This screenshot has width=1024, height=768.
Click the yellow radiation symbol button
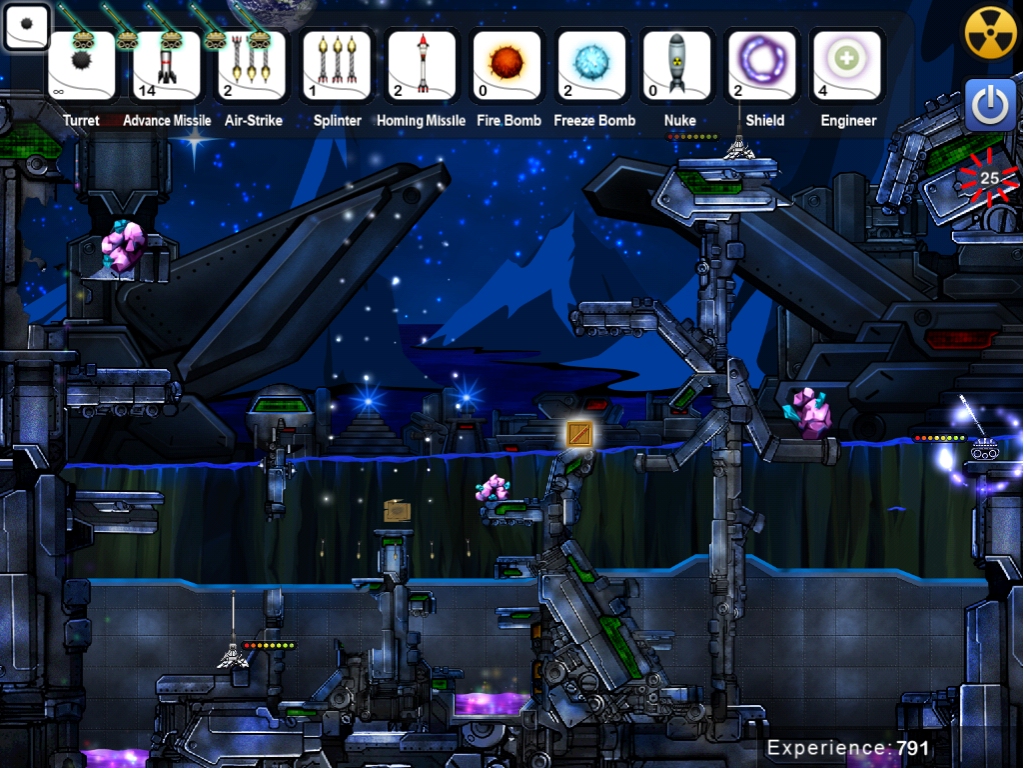(x=990, y=33)
